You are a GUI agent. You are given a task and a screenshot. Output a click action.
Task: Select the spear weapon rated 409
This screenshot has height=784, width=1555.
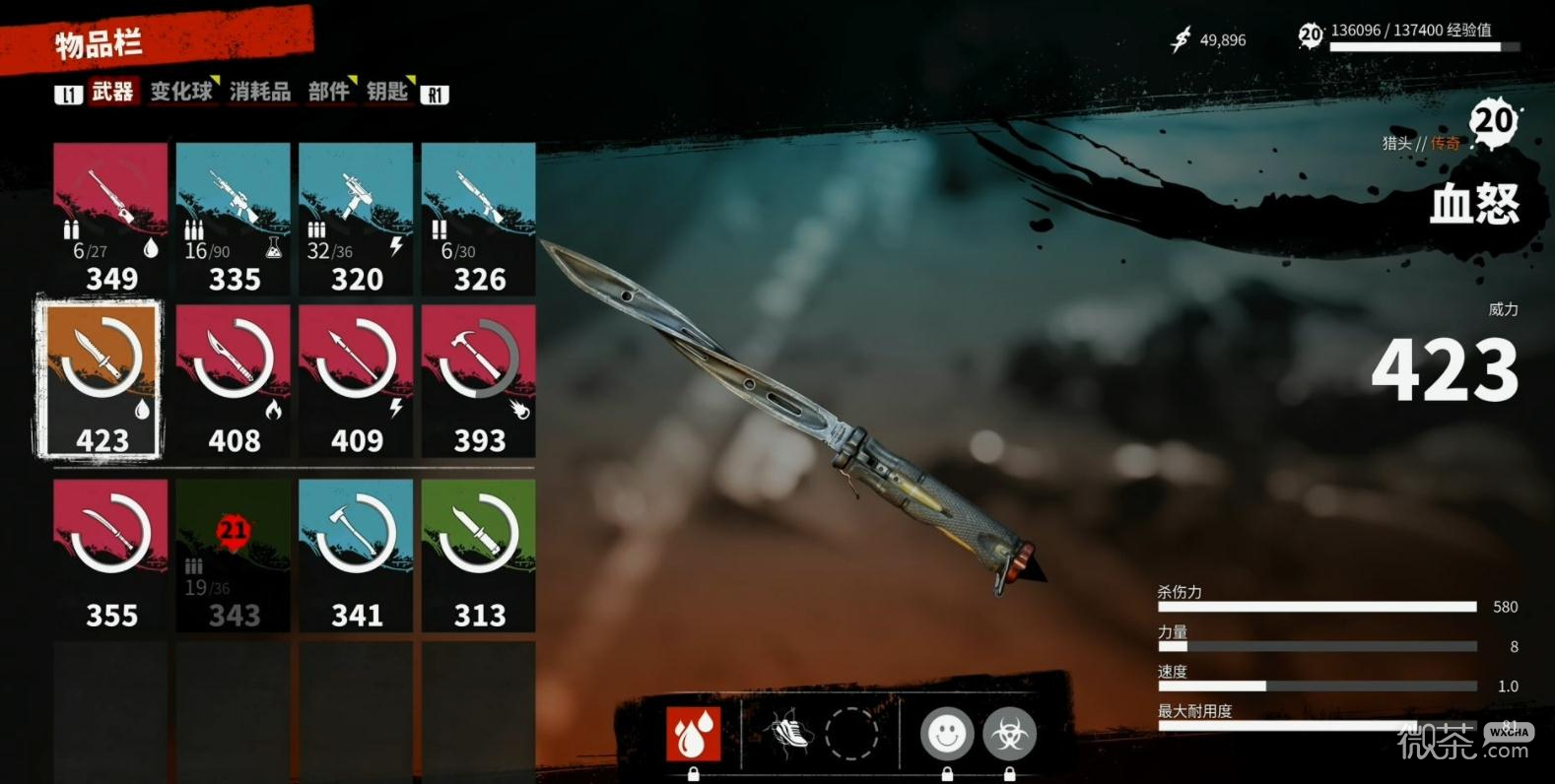point(356,380)
